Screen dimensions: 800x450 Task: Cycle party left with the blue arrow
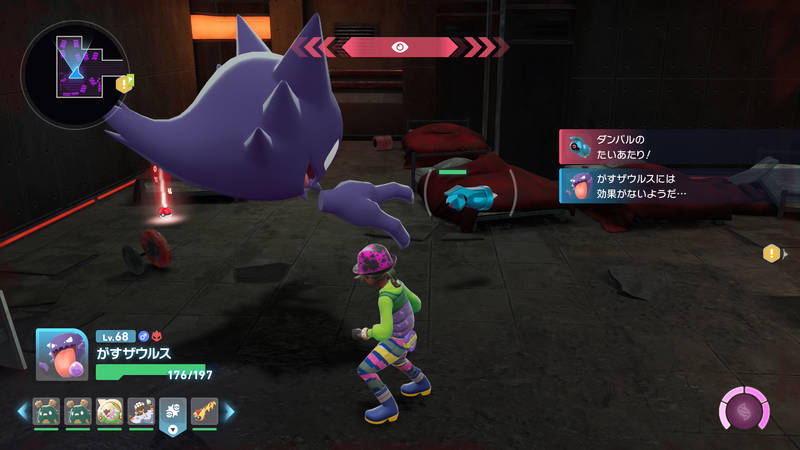click(x=22, y=410)
